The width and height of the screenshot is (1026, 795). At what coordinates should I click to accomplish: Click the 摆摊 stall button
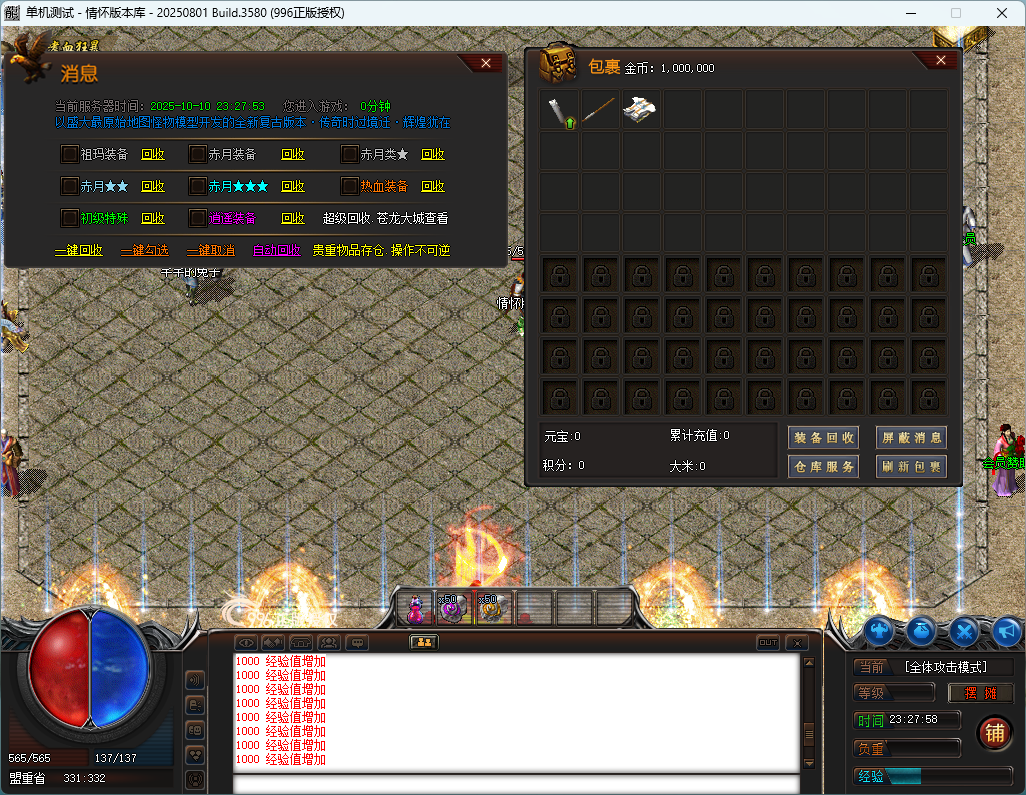[x=980, y=693]
